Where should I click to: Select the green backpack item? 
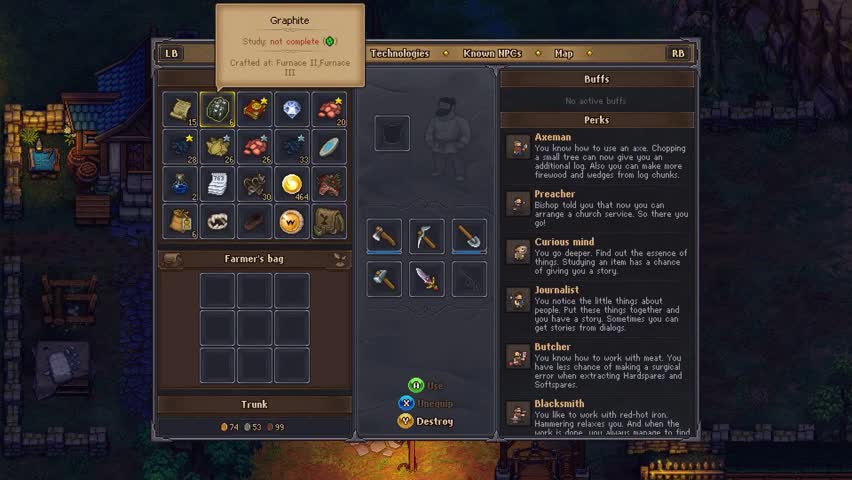(329, 221)
